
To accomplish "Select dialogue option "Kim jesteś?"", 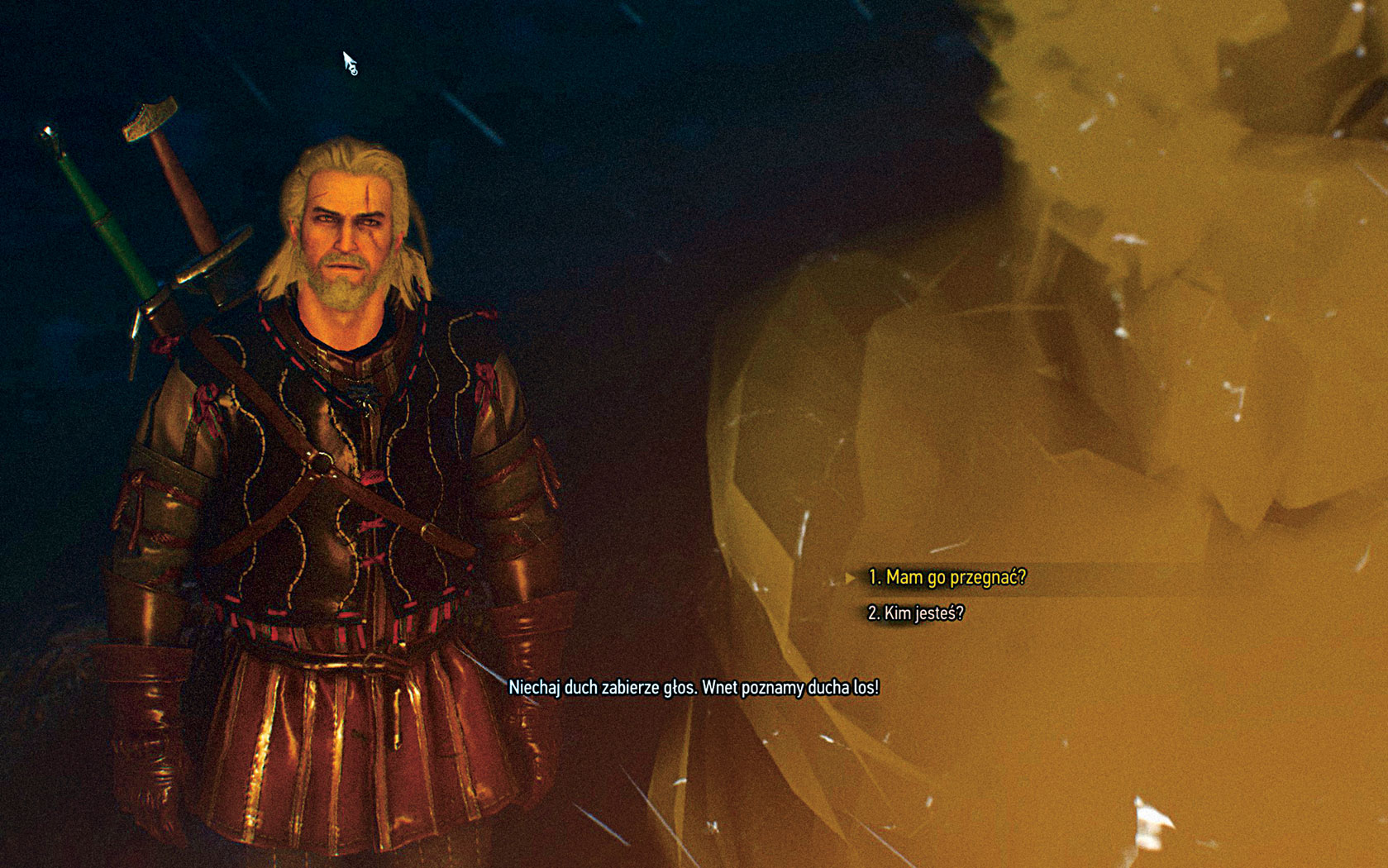I will click(x=915, y=613).
